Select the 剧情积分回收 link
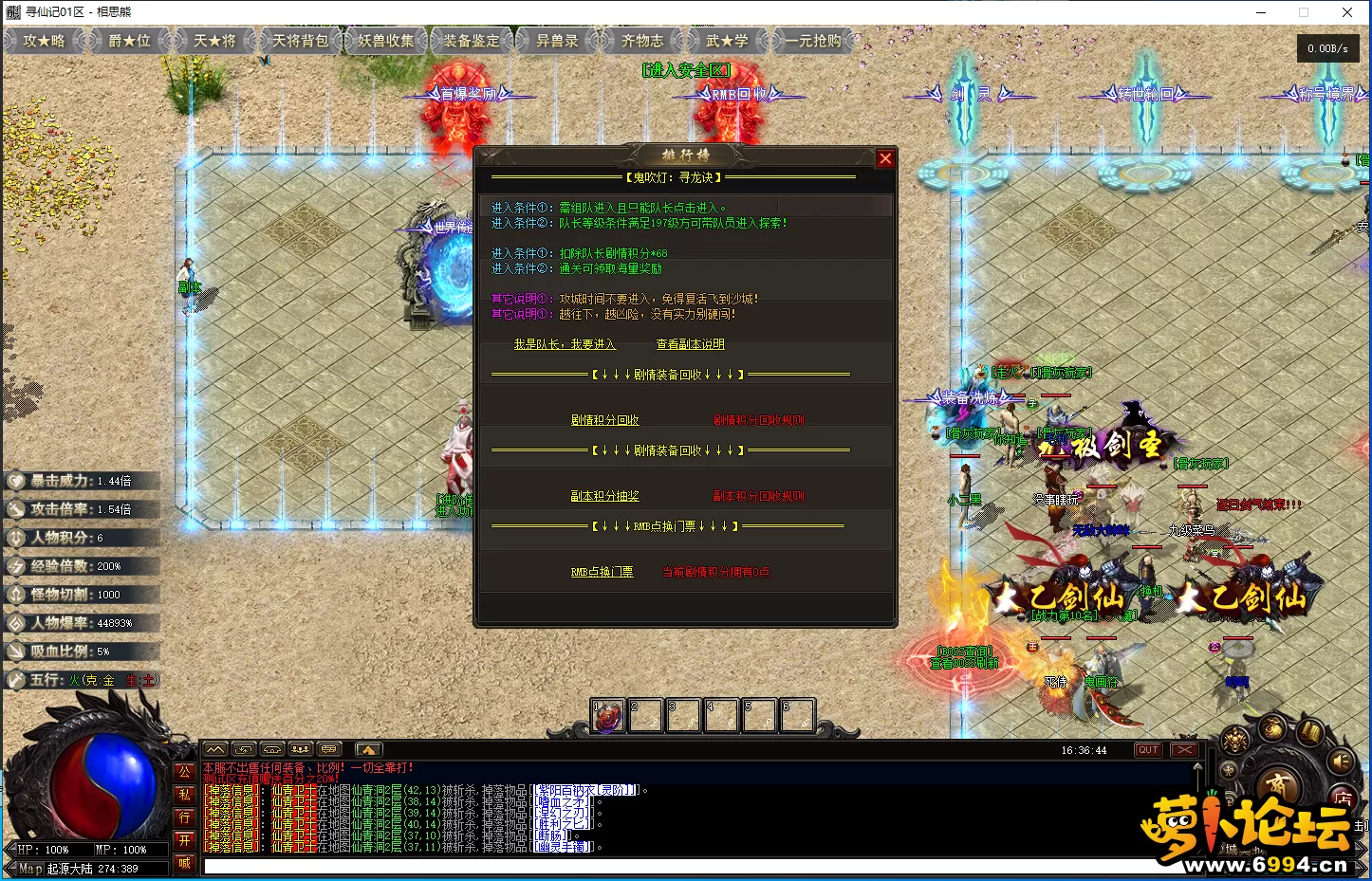 [x=604, y=420]
